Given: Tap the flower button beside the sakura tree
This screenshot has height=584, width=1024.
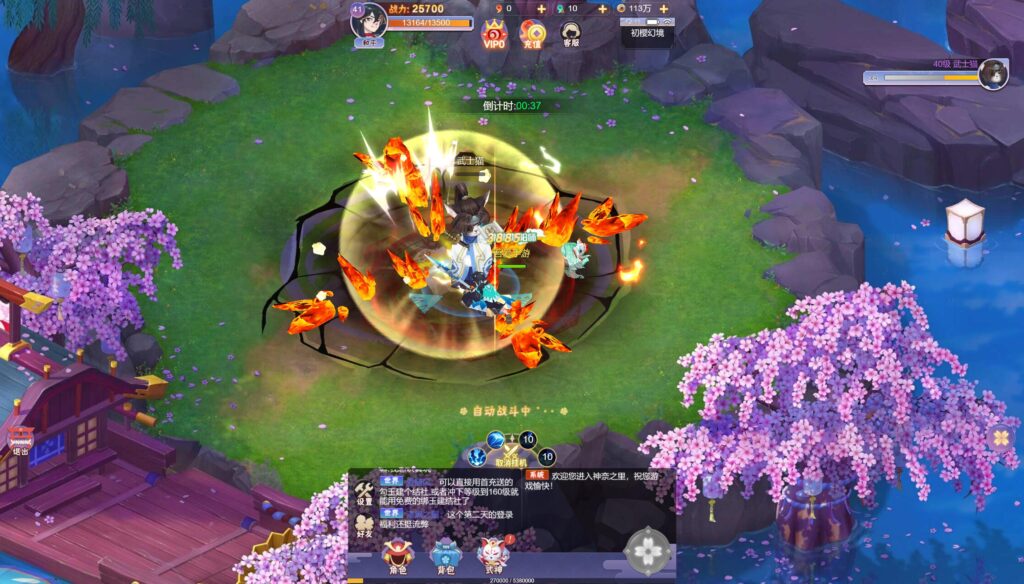Looking at the screenshot, I should click(x=1000, y=437).
